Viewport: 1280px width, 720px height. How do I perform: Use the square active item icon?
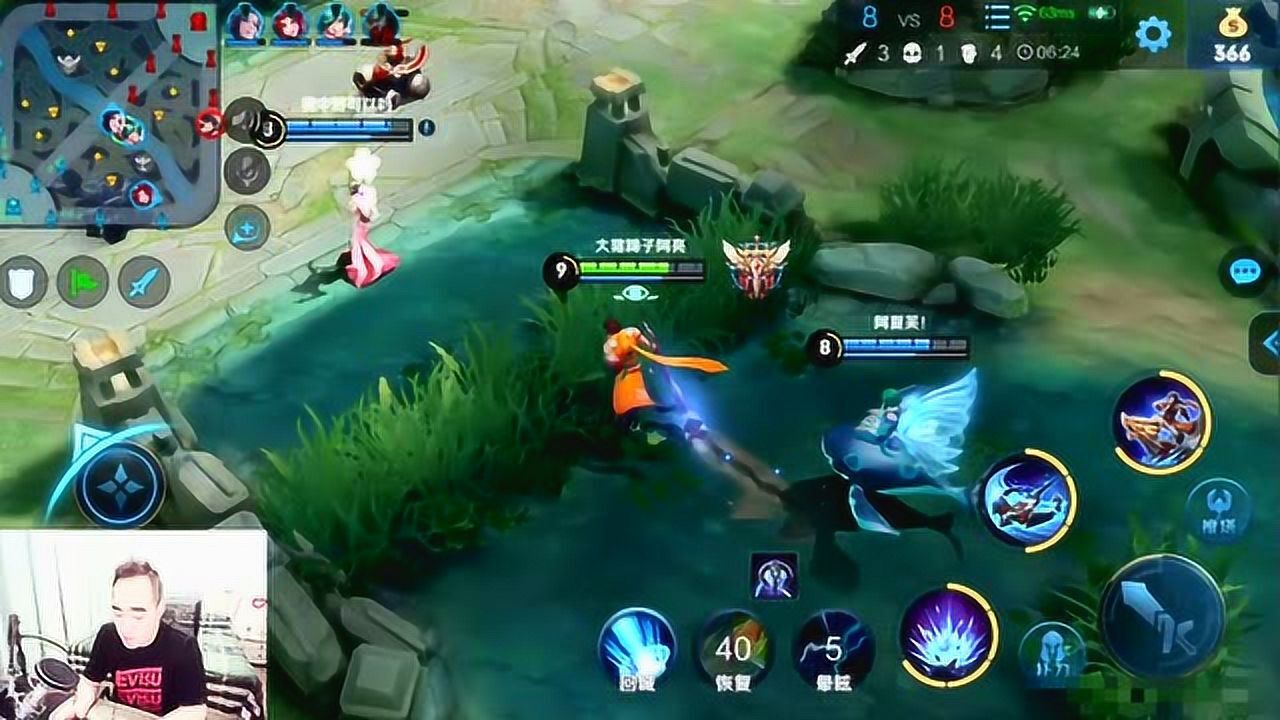coord(775,576)
